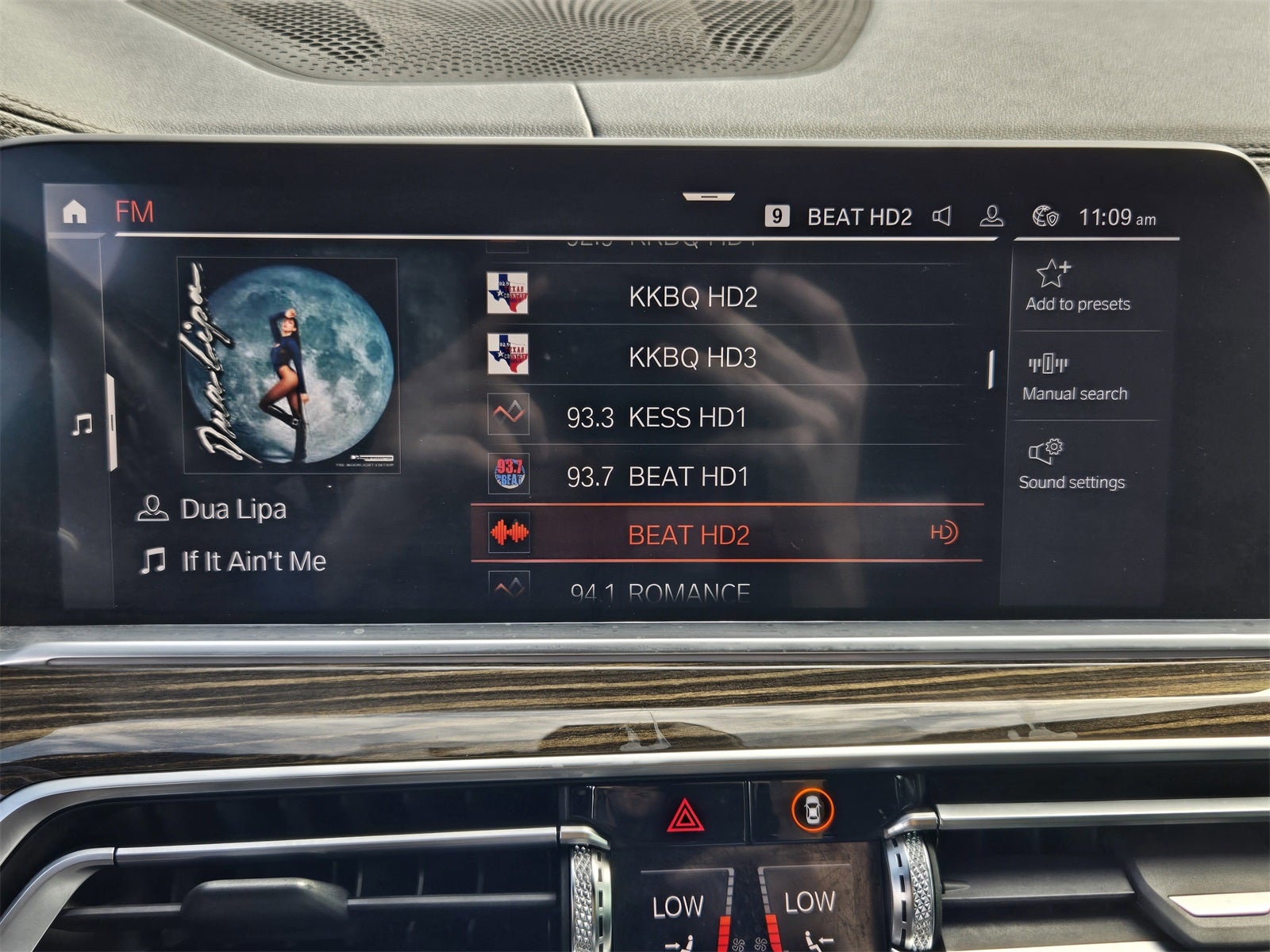Tap the speaker mute icon

pos(941,216)
